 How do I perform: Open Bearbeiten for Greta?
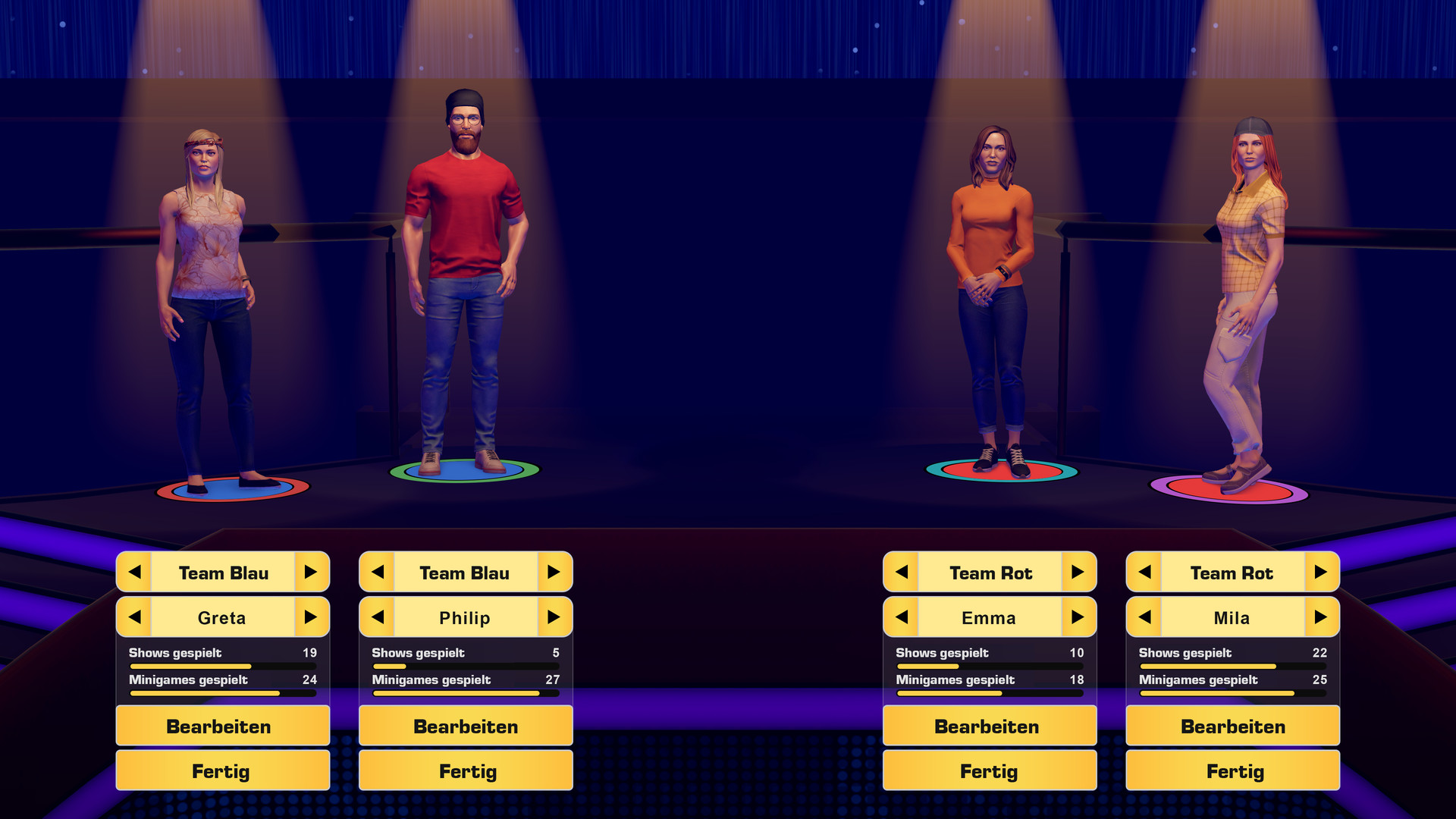(x=221, y=726)
